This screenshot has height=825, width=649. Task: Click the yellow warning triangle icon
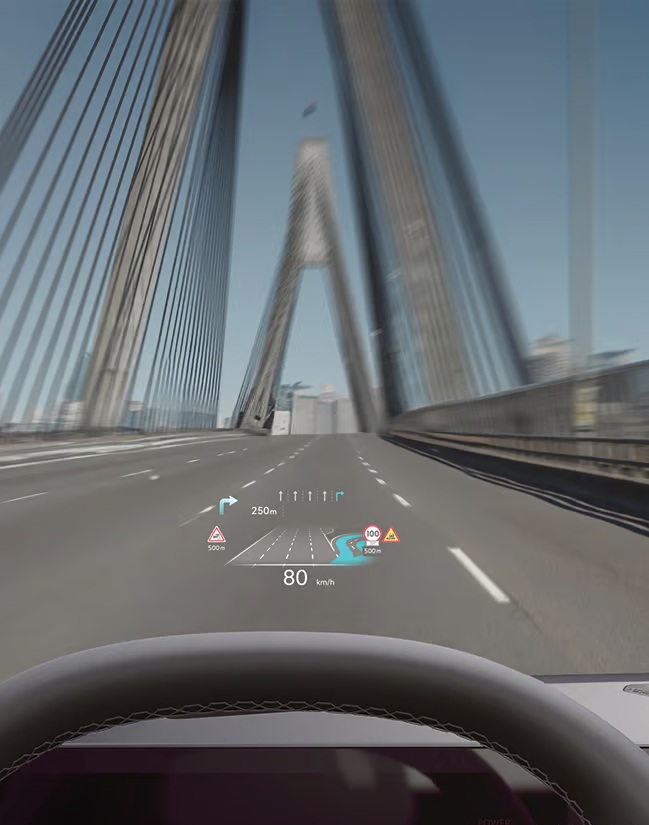point(392,535)
